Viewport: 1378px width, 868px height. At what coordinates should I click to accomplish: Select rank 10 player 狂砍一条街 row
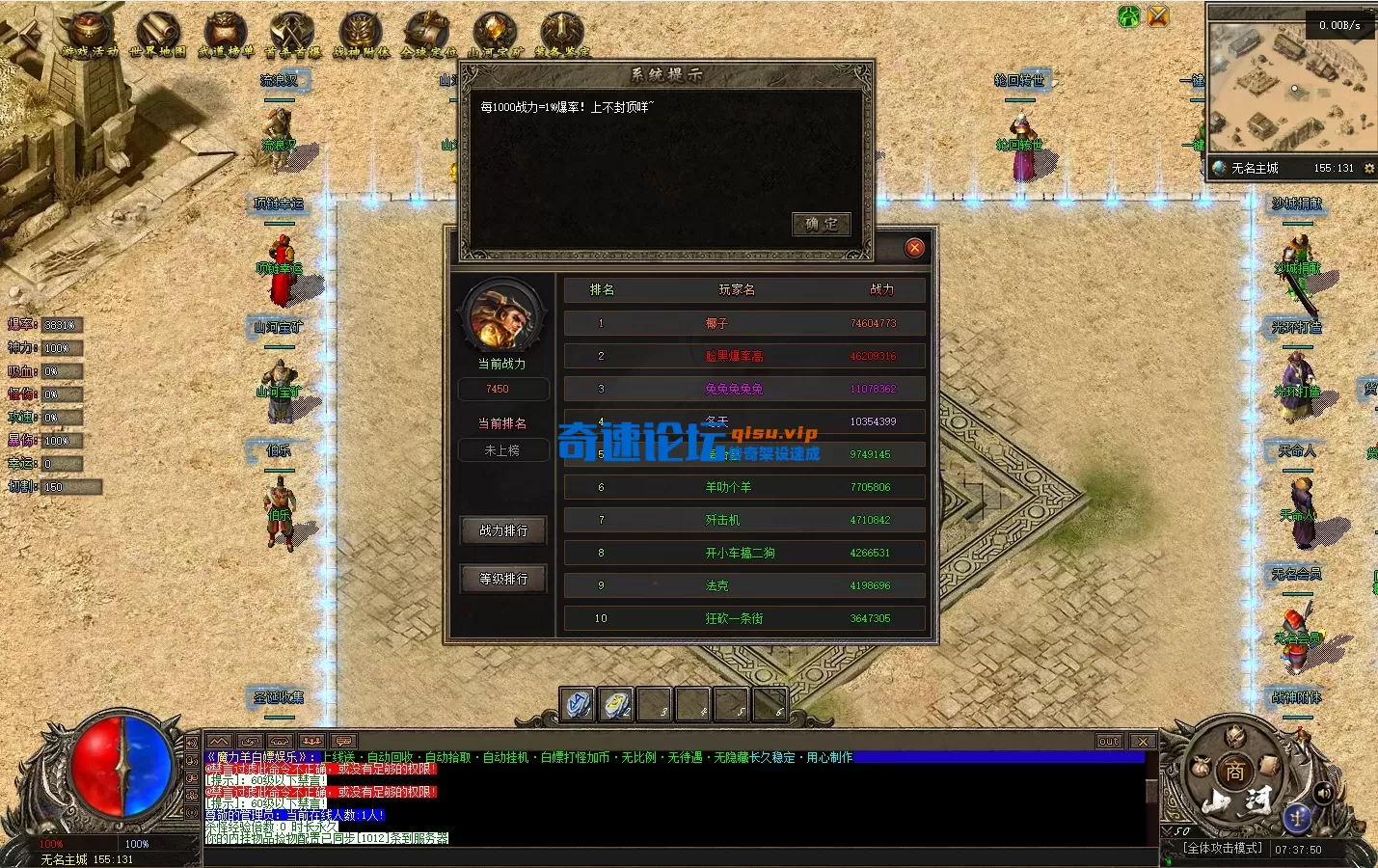(x=744, y=618)
